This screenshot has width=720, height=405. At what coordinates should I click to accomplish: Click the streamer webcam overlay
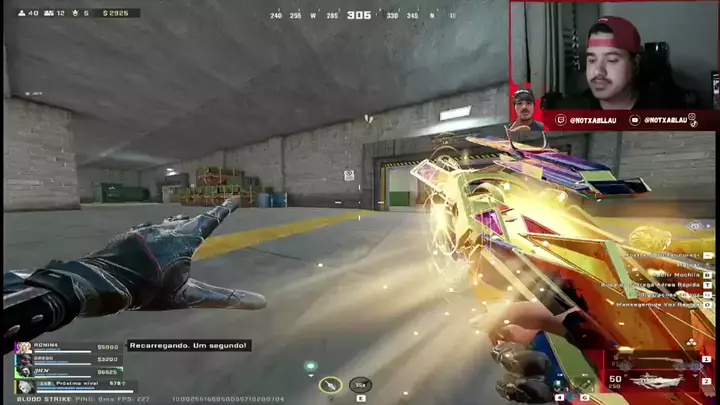click(x=613, y=55)
